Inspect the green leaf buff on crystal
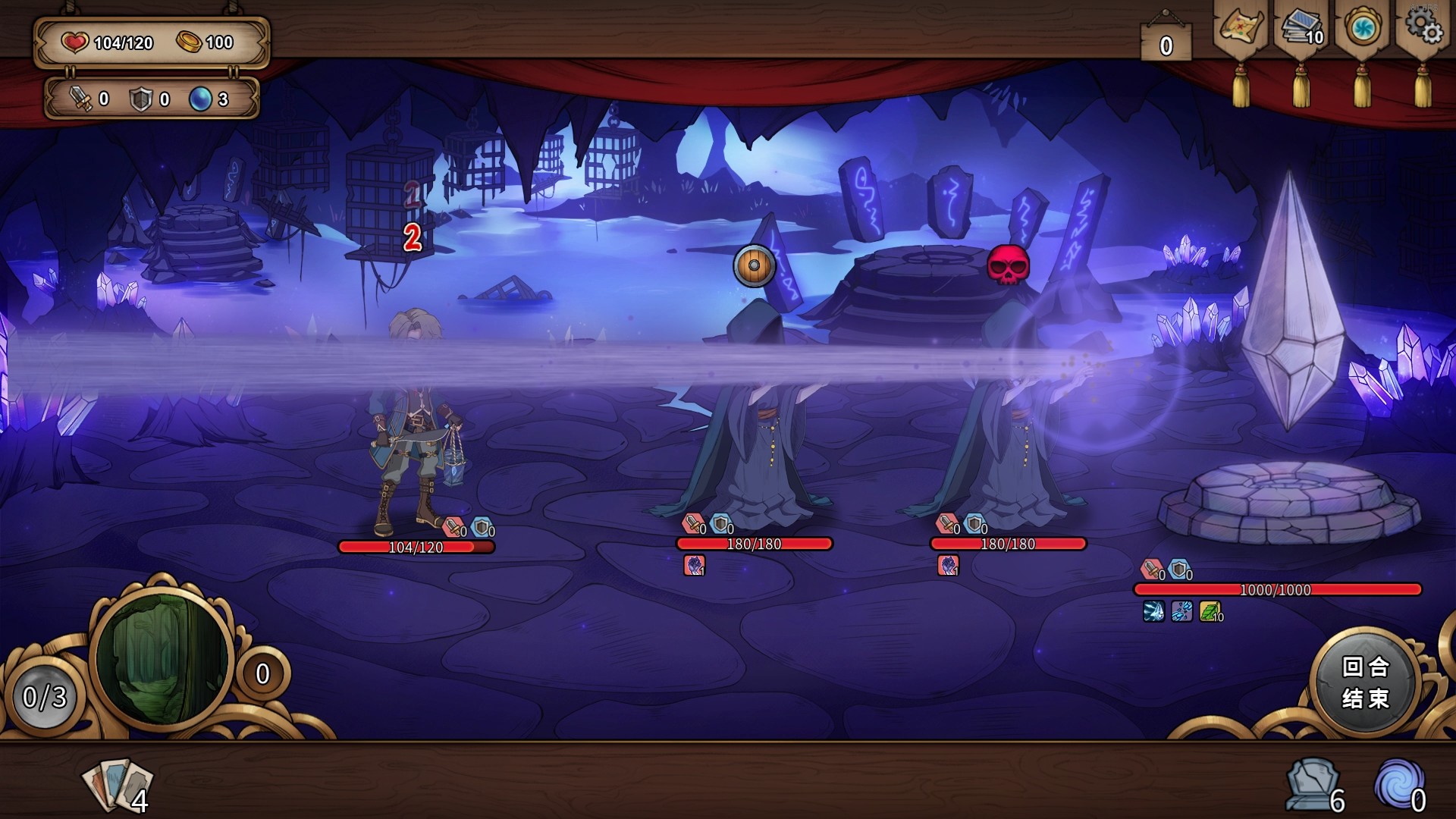The height and width of the screenshot is (819, 1456). pyautogui.click(x=1210, y=610)
